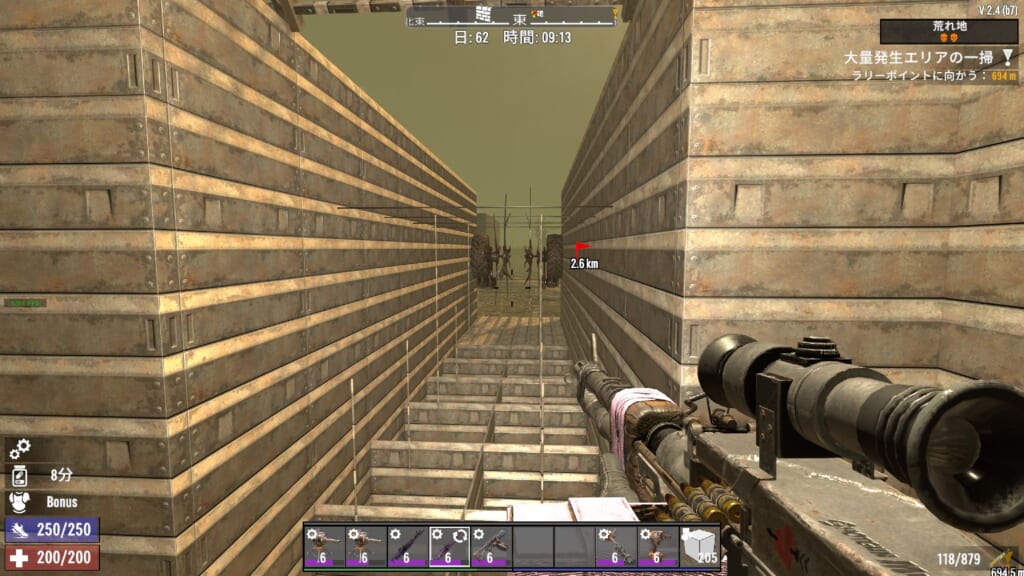This screenshot has width=1024, height=576.
Task: Select the white building block stack of 205
Action: point(699,546)
